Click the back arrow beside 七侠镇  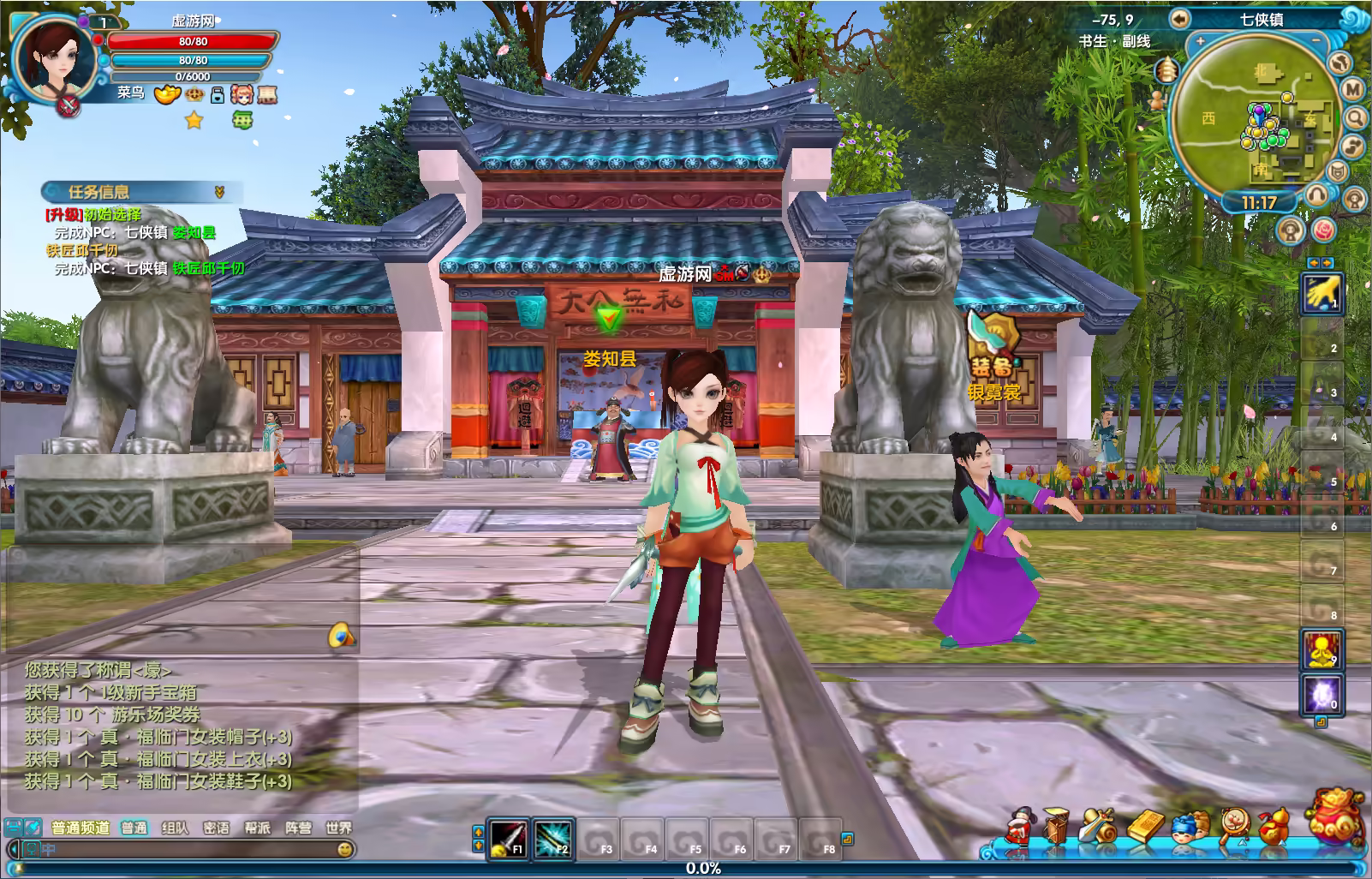pos(1181,18)
